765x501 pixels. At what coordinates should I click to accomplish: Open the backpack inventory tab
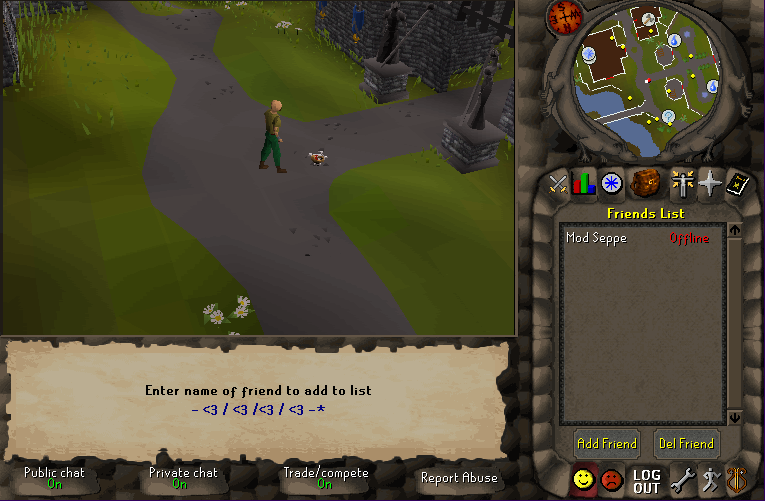pos(645,183)
